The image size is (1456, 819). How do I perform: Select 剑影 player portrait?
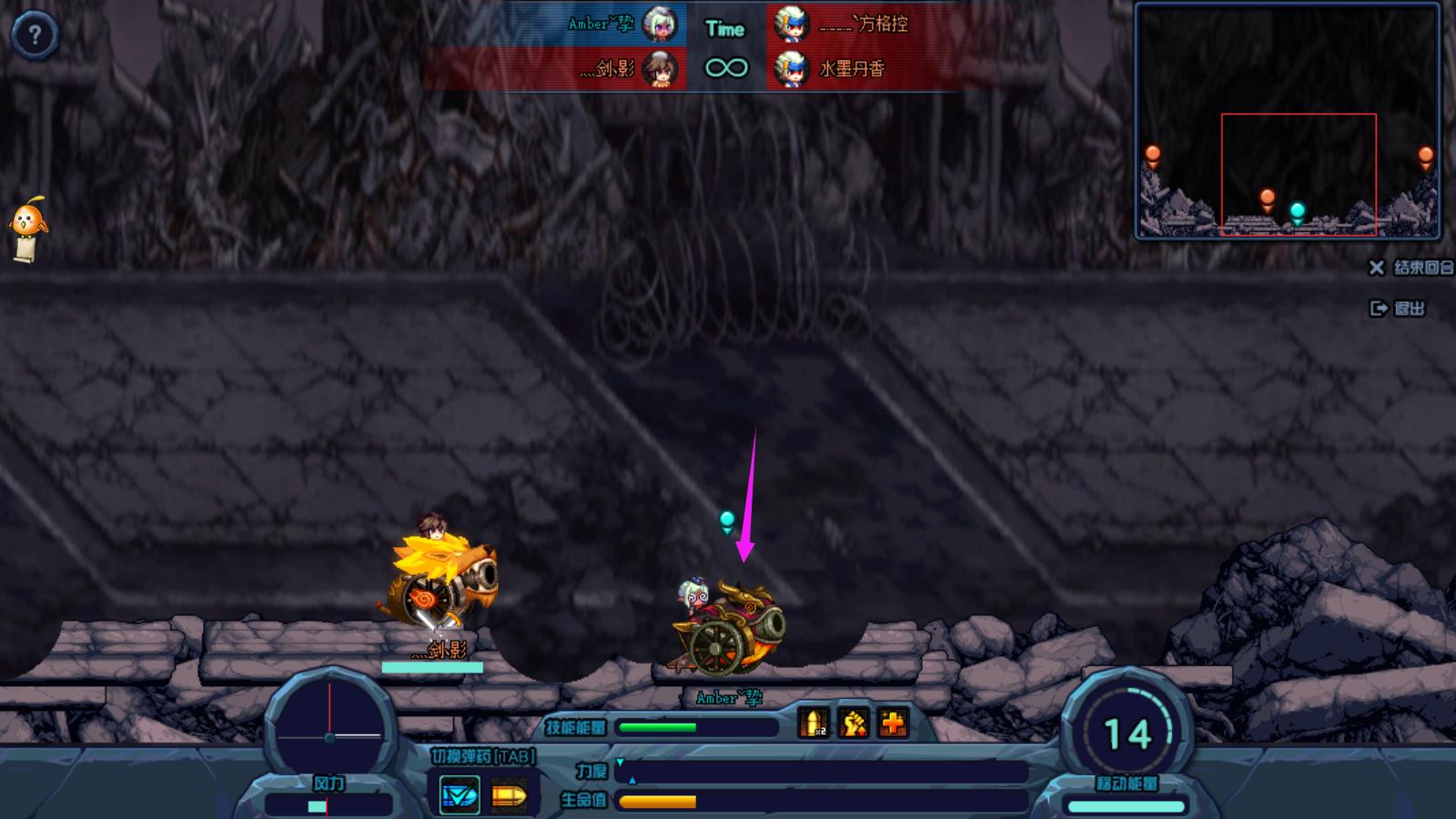coord(659,68)
